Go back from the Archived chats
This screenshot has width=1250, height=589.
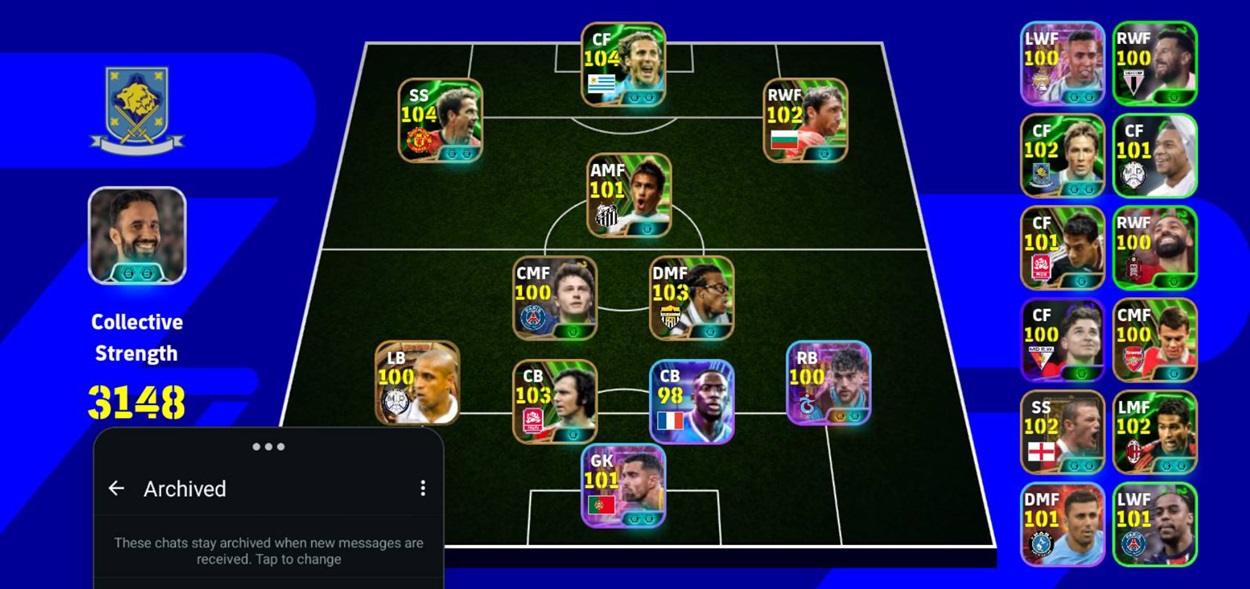pyautogui.click(x=117, y=488)
